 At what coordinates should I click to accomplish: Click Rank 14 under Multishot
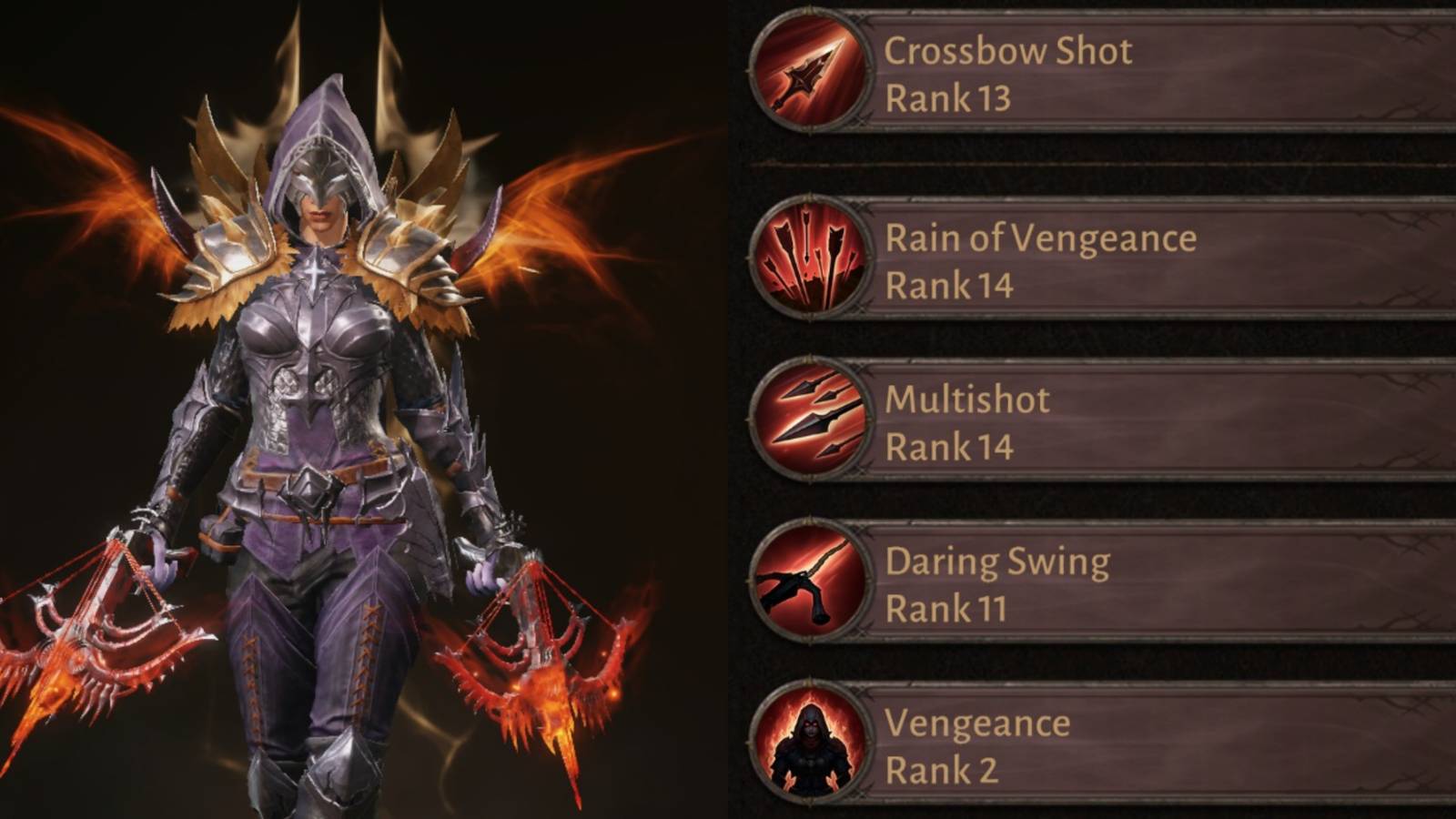tap(949, 448)
